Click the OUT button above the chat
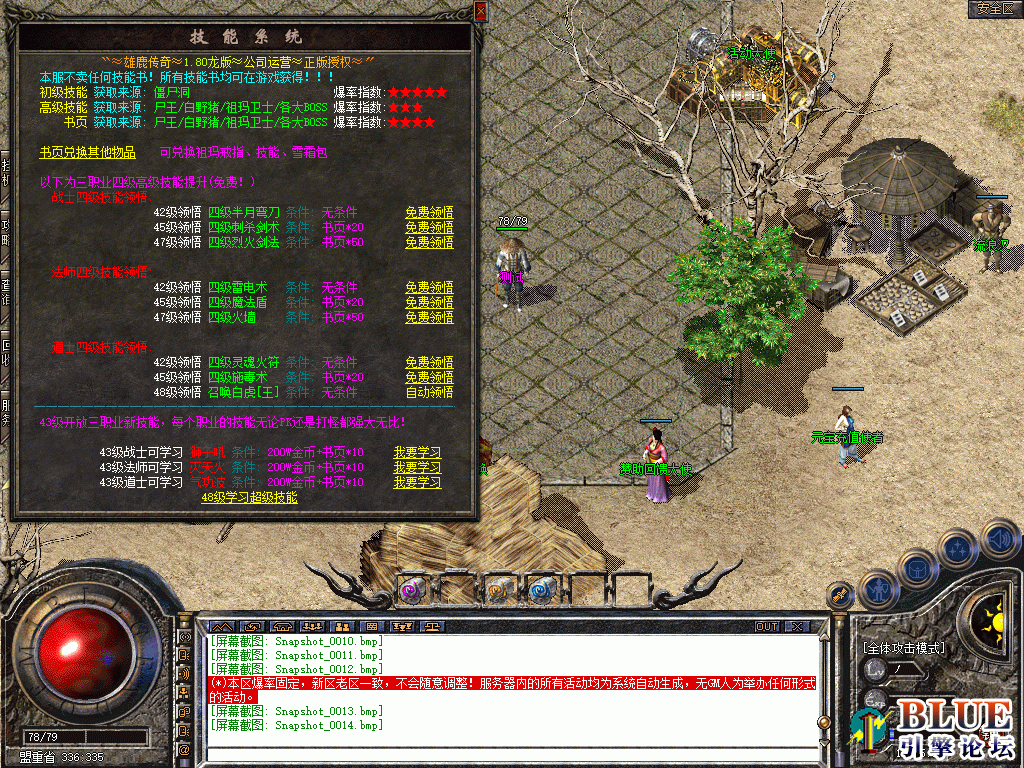 pos(766,627)
